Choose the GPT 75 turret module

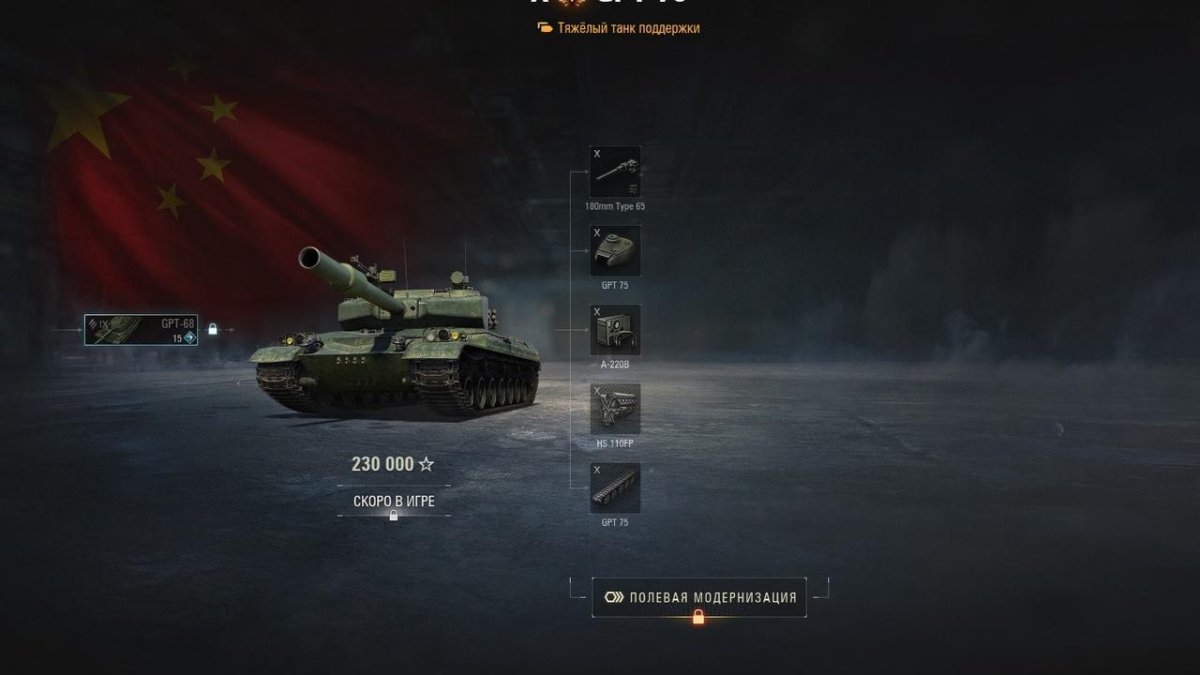tap(615, 251)
